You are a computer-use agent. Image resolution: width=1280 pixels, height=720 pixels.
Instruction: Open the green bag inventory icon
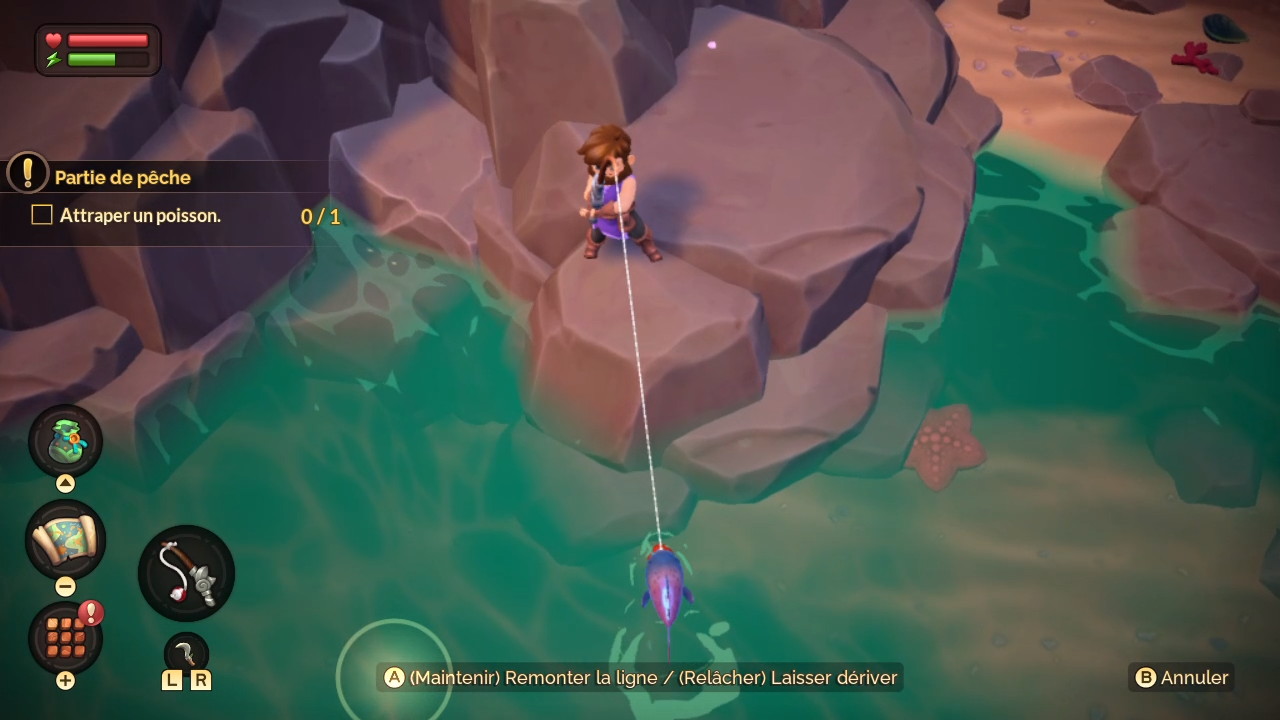(66, 441)
